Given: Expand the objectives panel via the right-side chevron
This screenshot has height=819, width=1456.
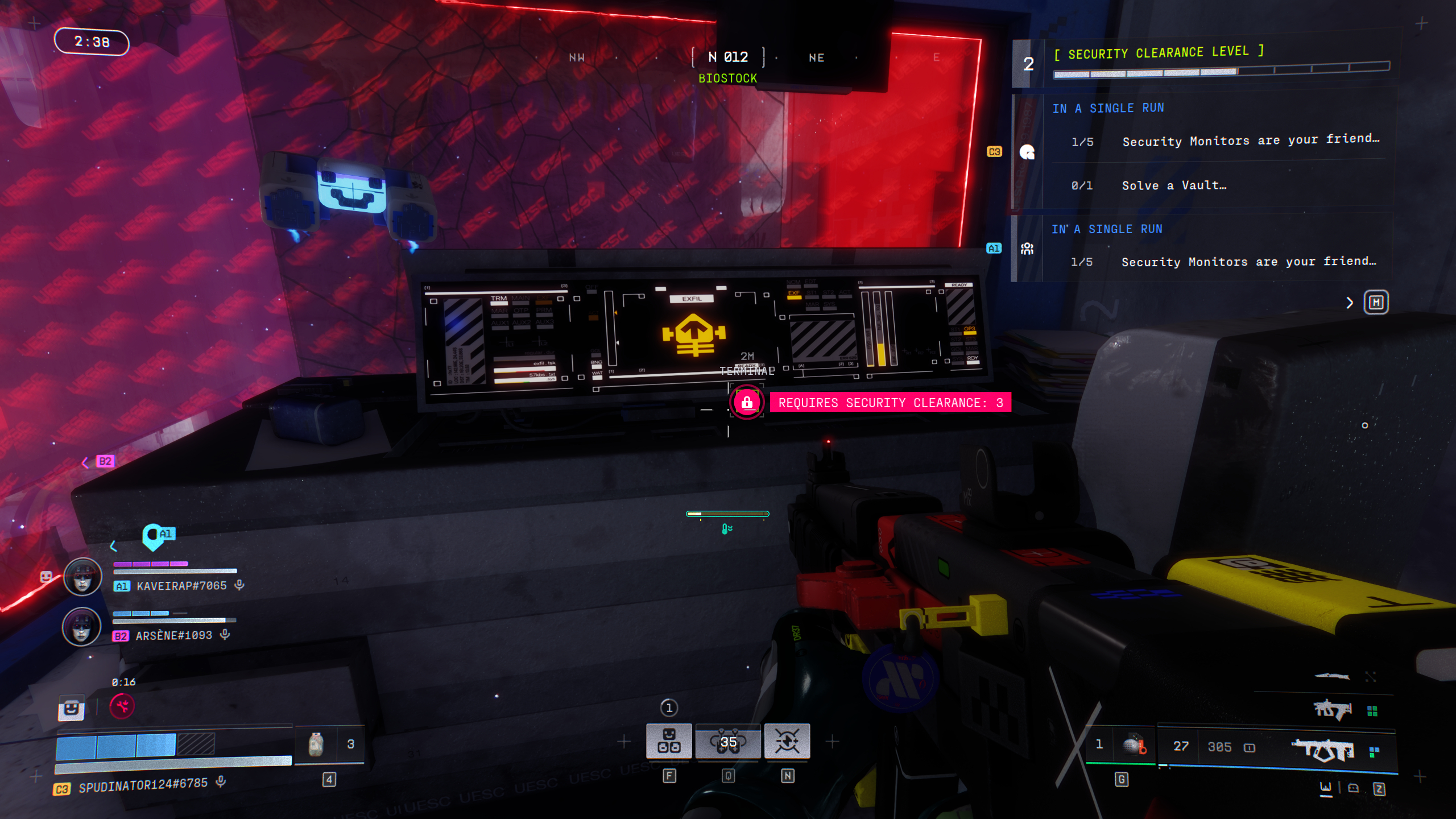Looking at the screenshot, I should pyautogui.click(x=1349, y=303).
